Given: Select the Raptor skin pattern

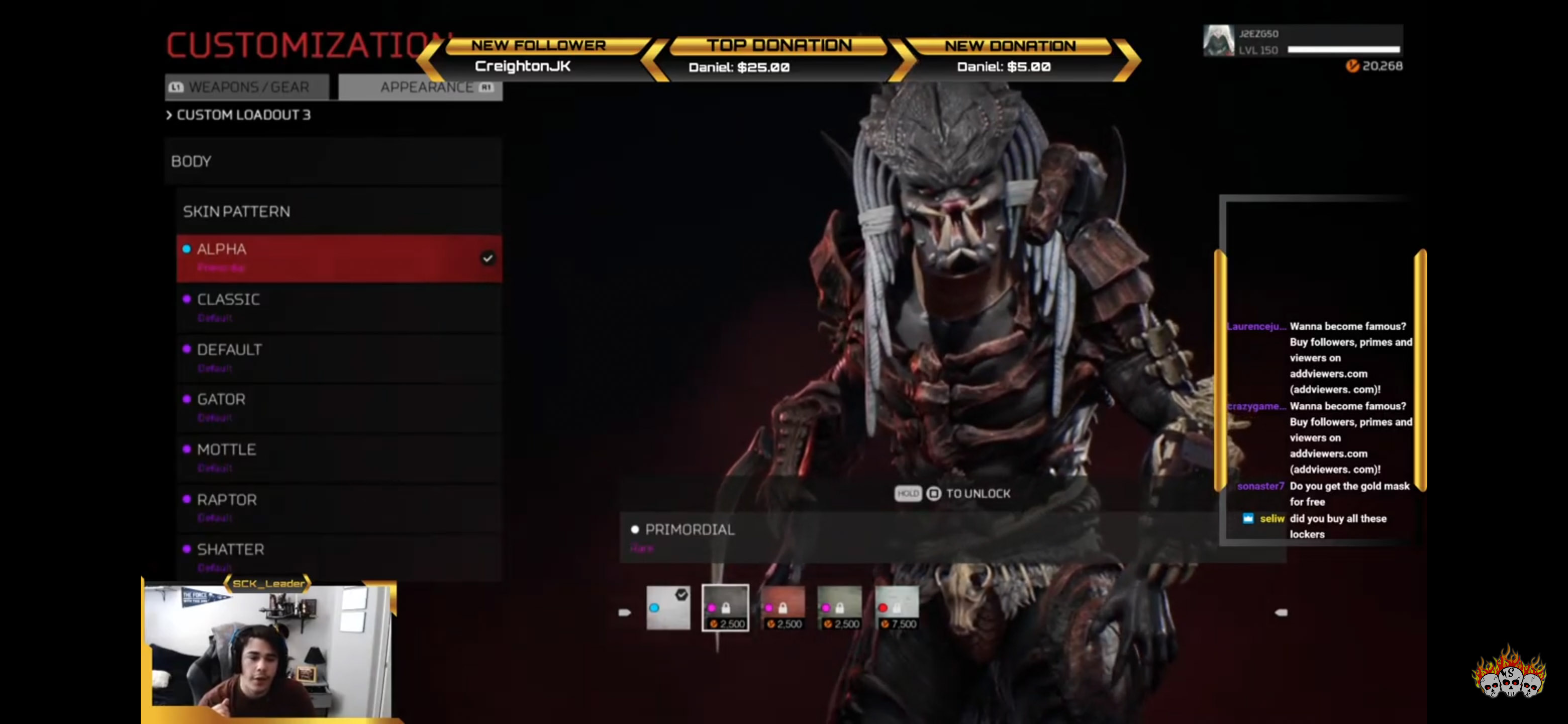Looking at the screenshot, I should 338,507.
